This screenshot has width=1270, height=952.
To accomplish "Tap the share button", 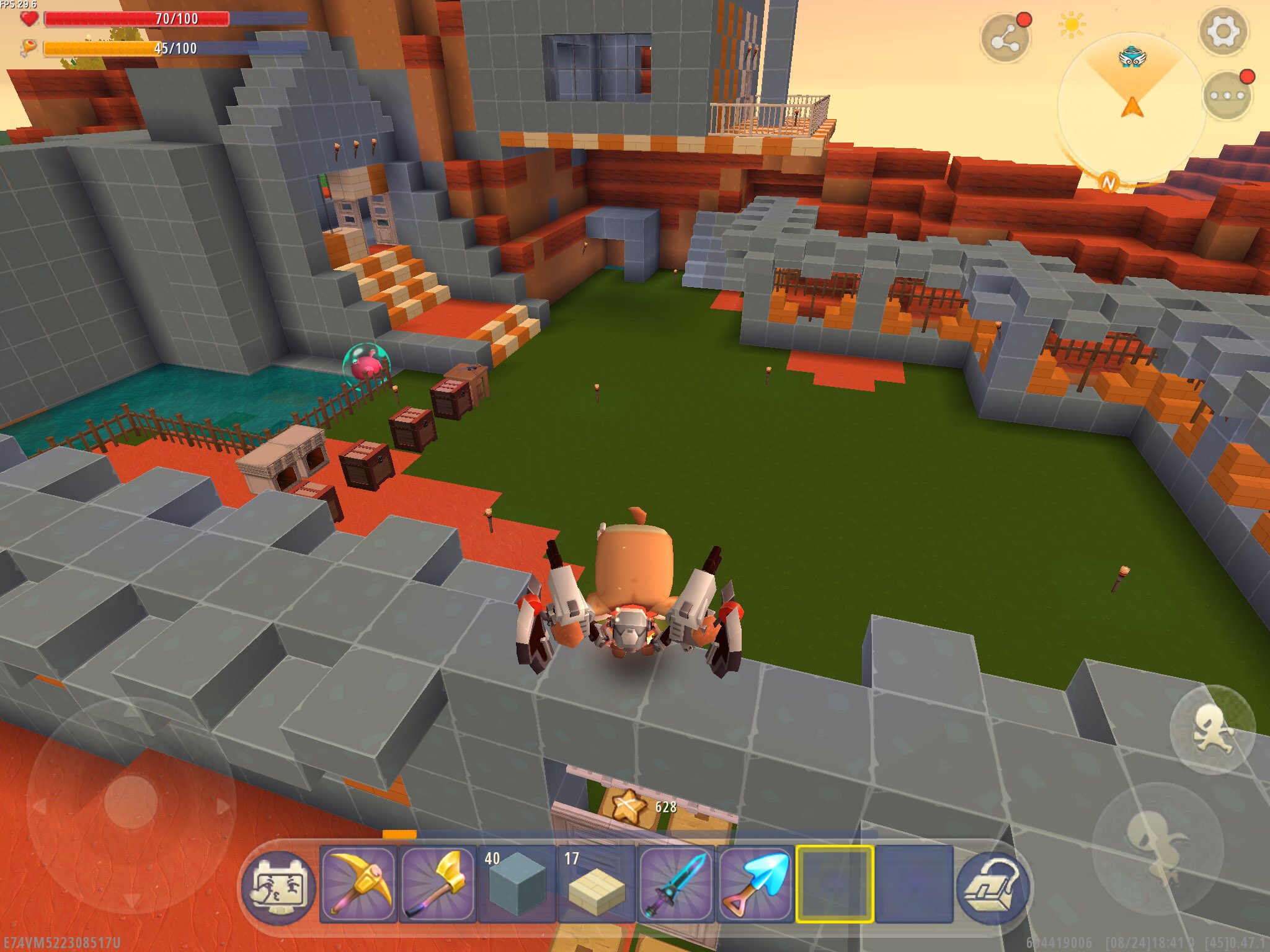I will coord(1005,40).
